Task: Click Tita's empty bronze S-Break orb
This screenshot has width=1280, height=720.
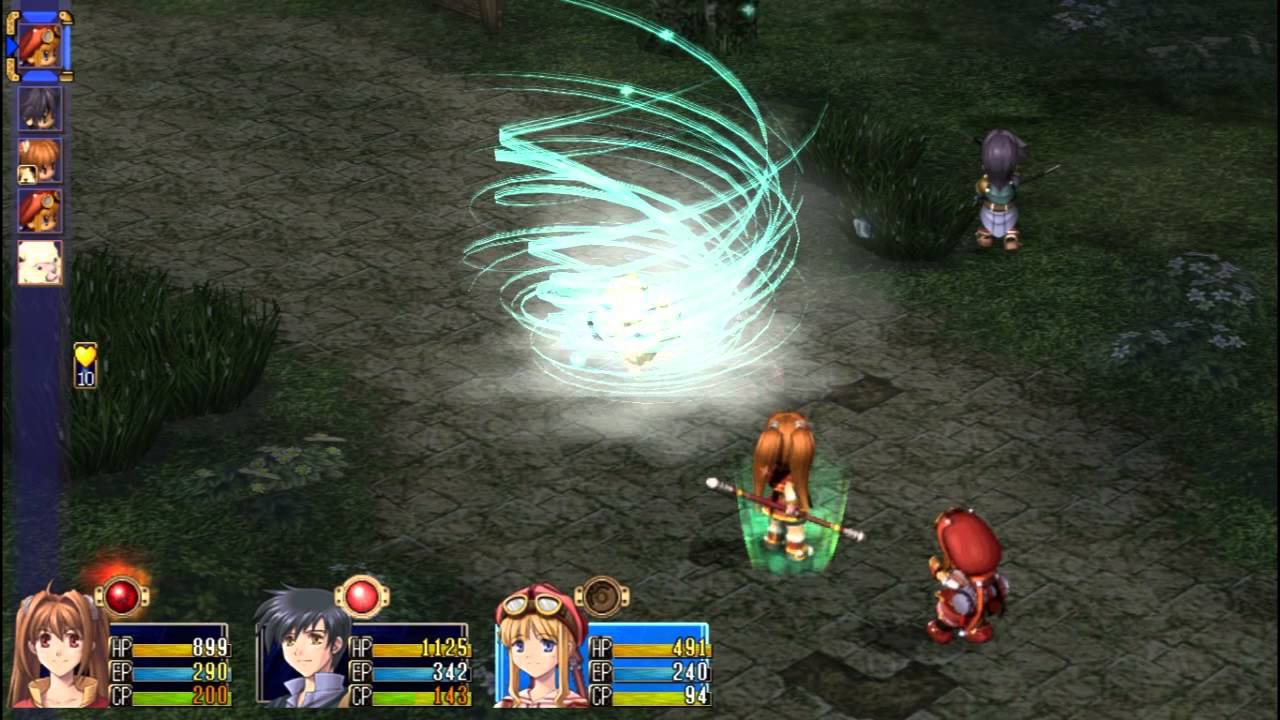Action: [601, 597]
